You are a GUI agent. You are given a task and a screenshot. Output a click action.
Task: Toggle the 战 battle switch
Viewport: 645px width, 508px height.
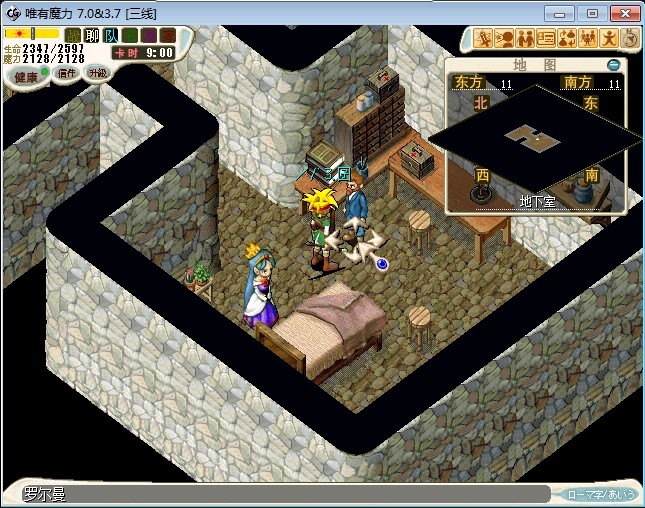click(x=73, y=35)
